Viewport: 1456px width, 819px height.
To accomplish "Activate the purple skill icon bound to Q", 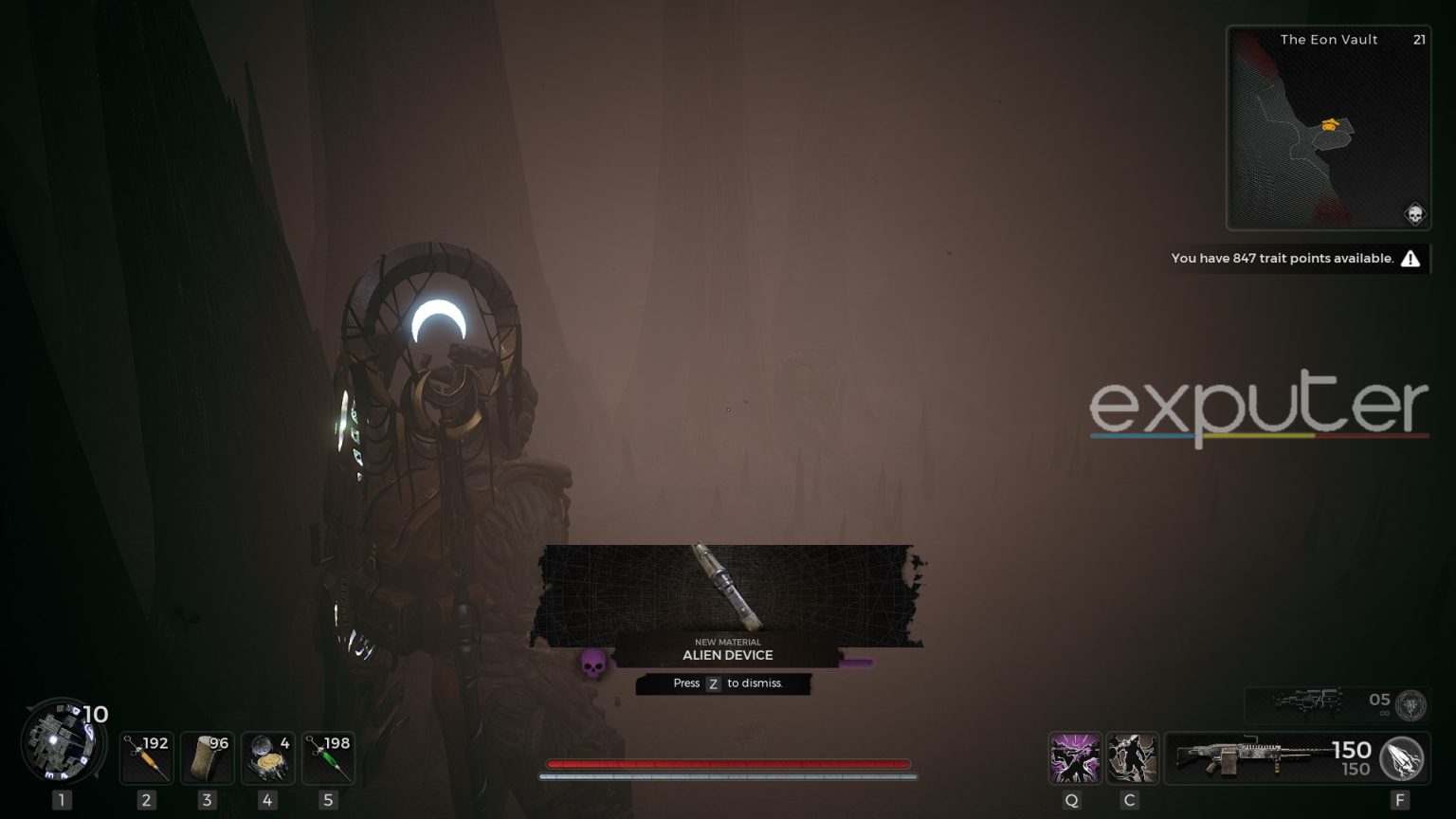I will [1074, 758].
